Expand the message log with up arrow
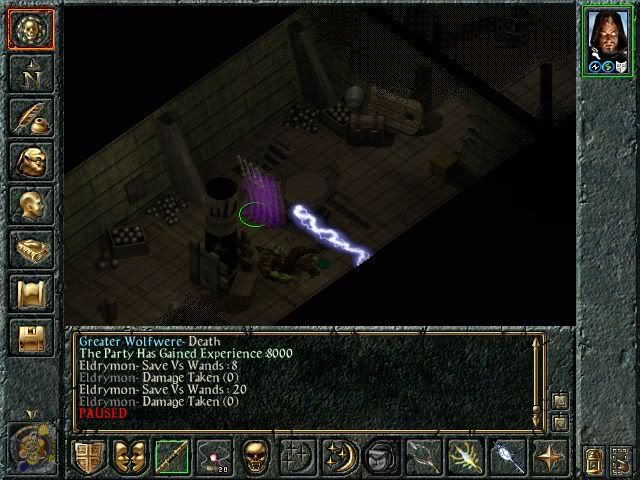This screenshot has height=480, width=640. (x=559, y=402)
